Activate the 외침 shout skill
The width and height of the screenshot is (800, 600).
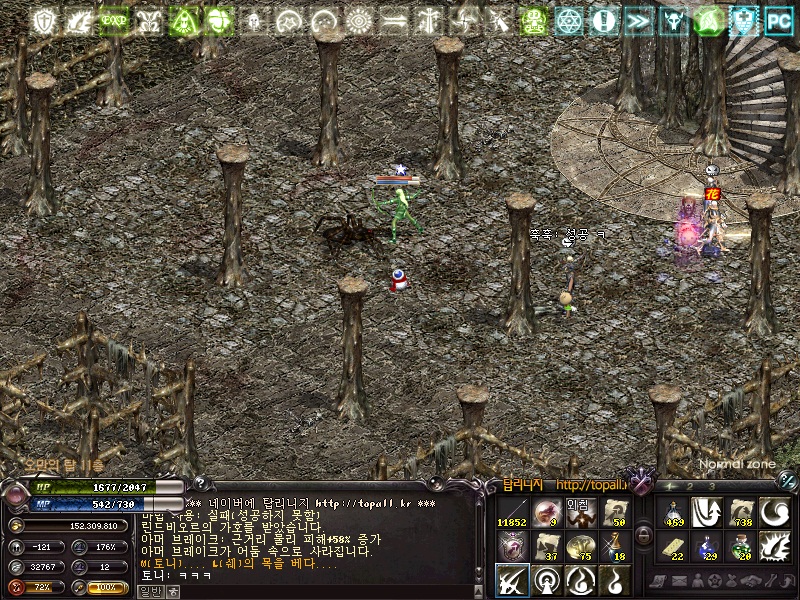[x=580, y=514]
